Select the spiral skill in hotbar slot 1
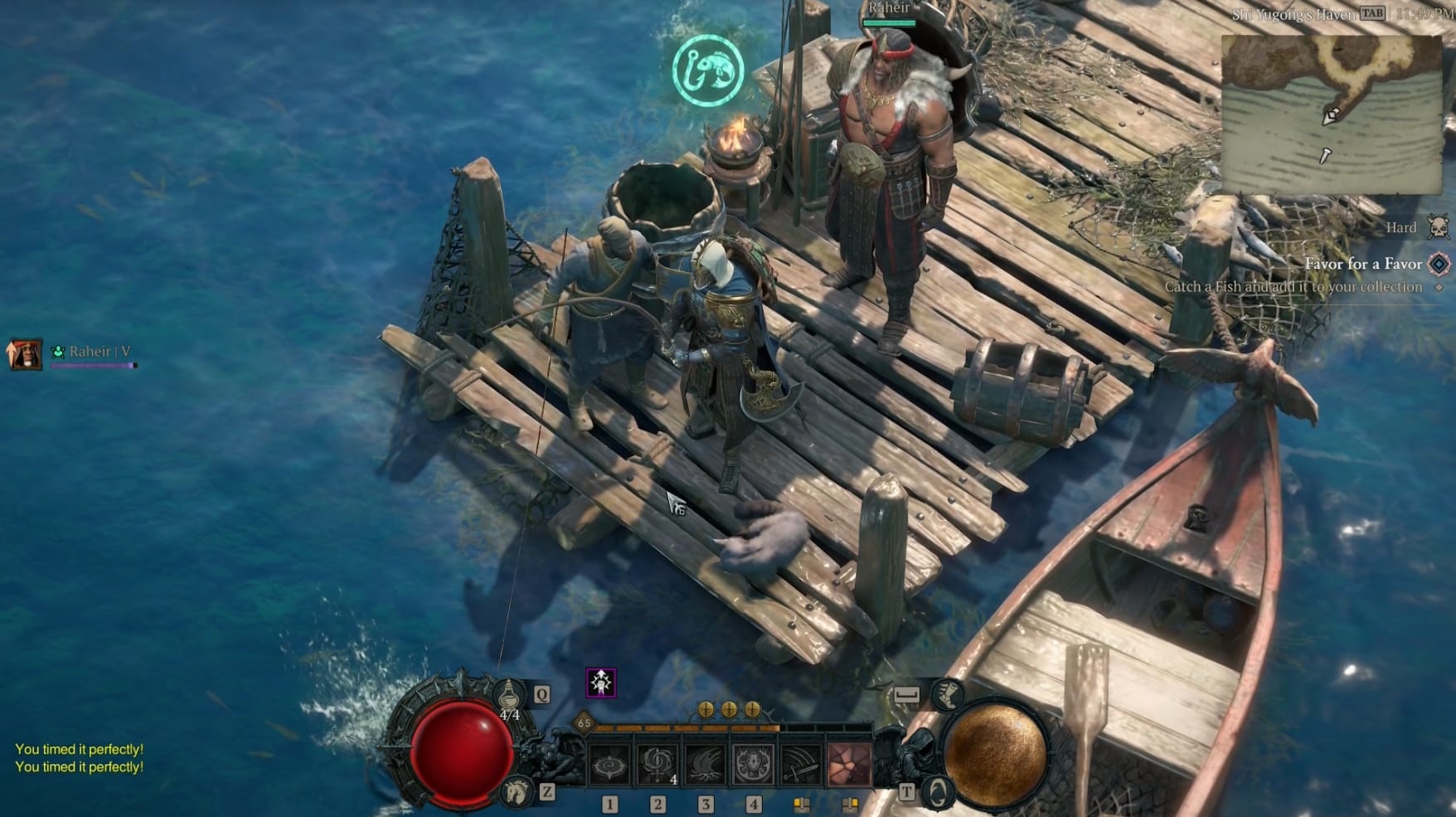Screen dimensions: 1456x817 point(608,763)
